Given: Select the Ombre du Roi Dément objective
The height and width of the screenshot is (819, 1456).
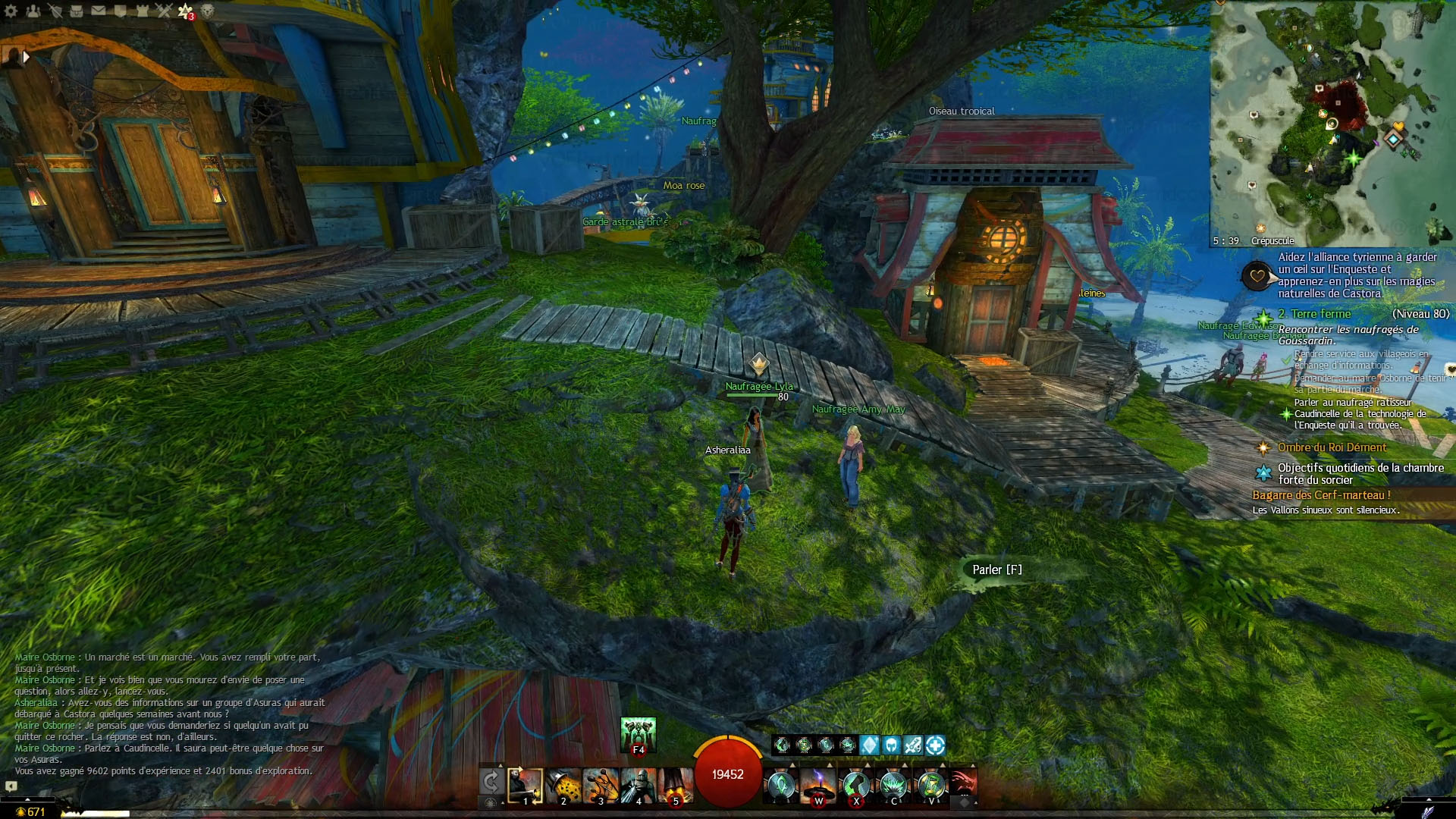Looking at the screenshot, I should (1332, 447).
